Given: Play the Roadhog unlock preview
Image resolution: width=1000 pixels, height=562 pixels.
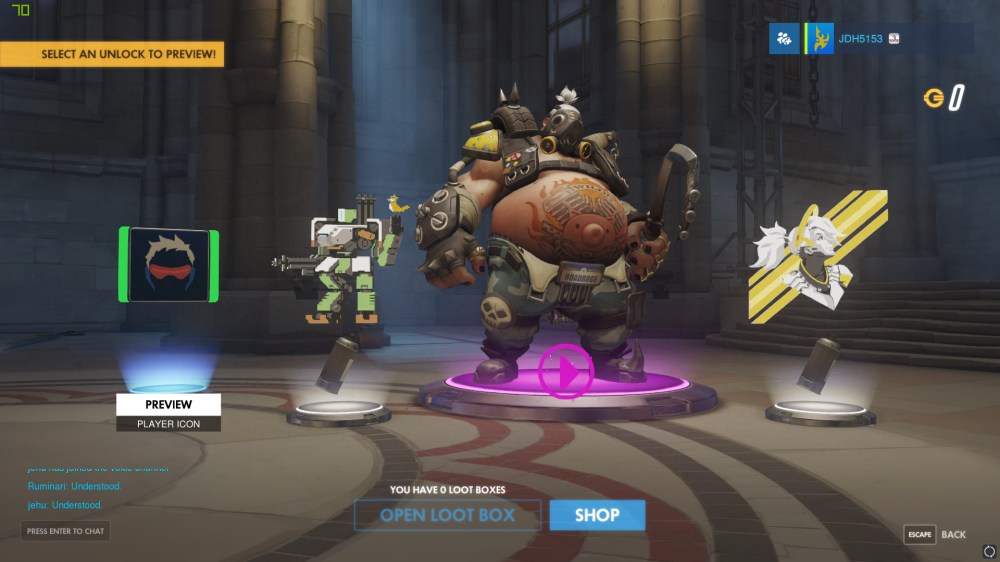Looking at the screenshot, I should [566, 372].
